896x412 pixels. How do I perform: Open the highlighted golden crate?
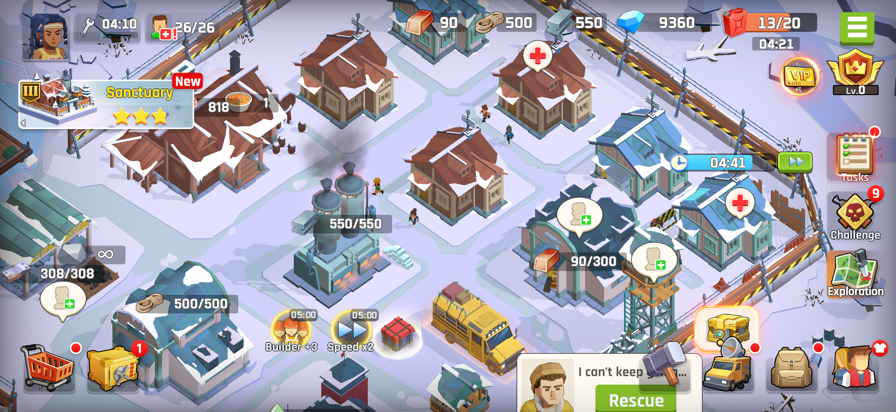[x=727, y=327]
